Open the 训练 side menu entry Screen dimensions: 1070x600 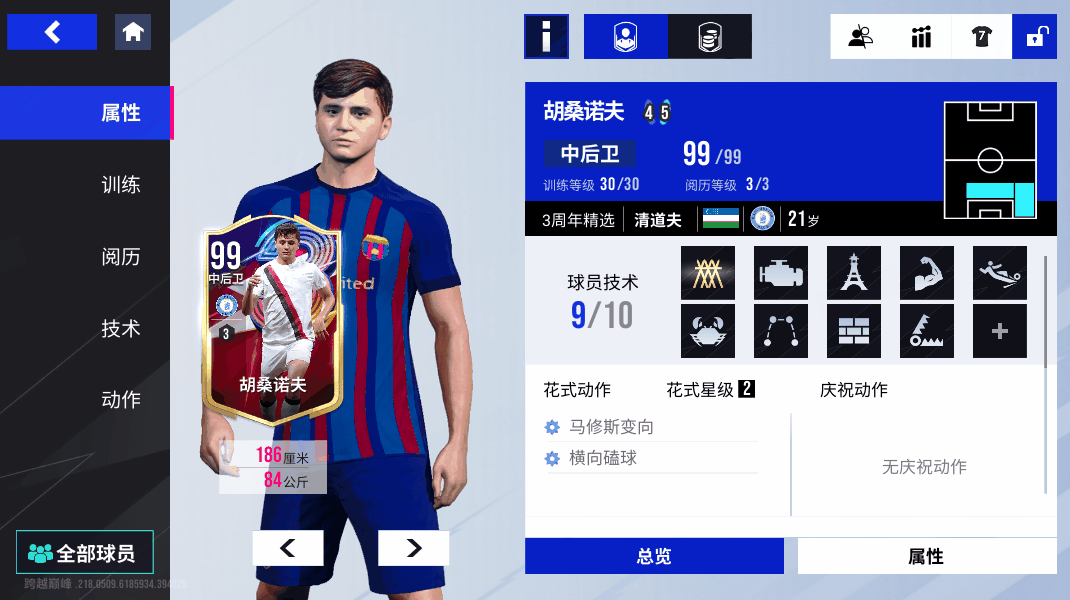click(120, 185)
